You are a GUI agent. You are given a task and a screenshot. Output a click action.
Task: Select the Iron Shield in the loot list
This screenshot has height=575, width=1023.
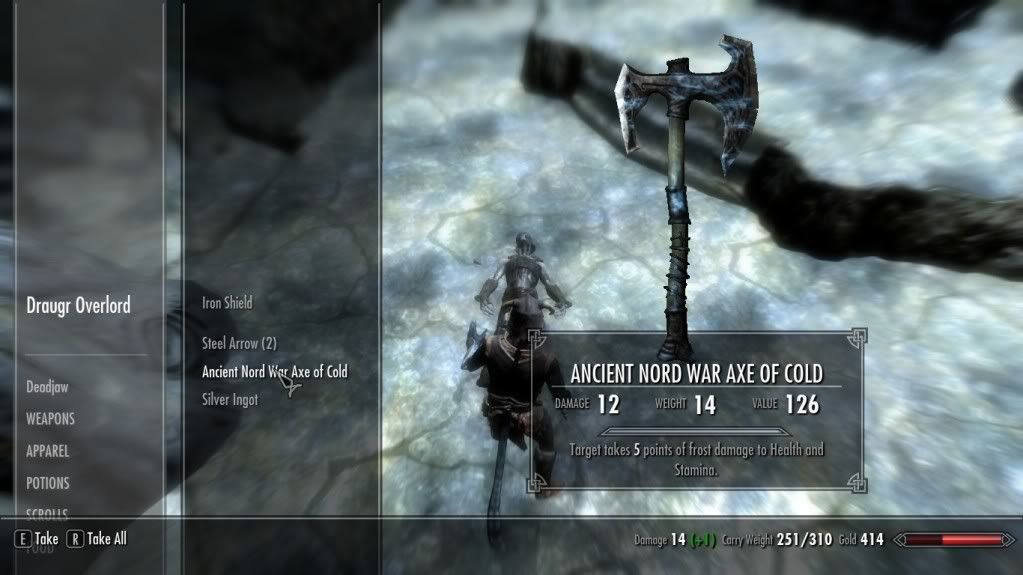click(x=227, y=303)
